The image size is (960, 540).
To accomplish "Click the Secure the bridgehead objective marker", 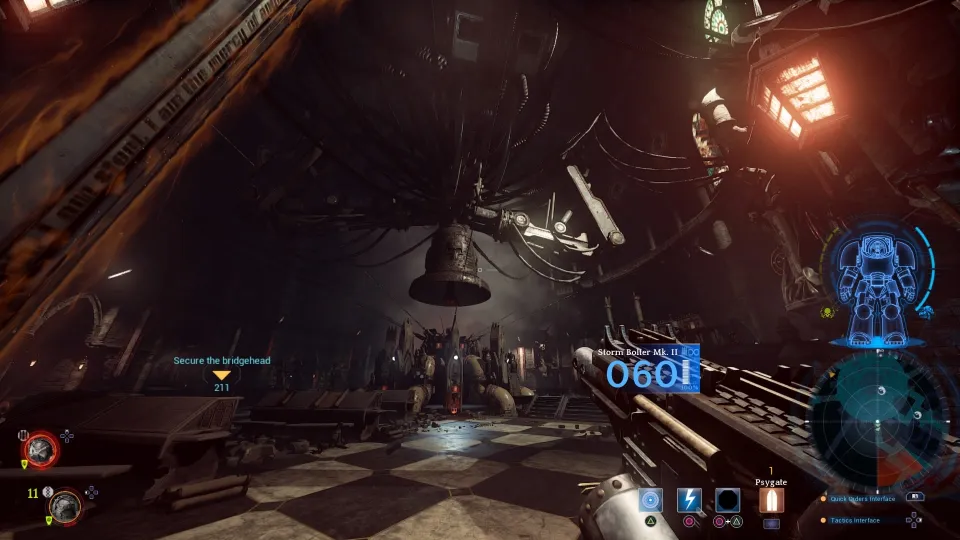I will (222, 375).
